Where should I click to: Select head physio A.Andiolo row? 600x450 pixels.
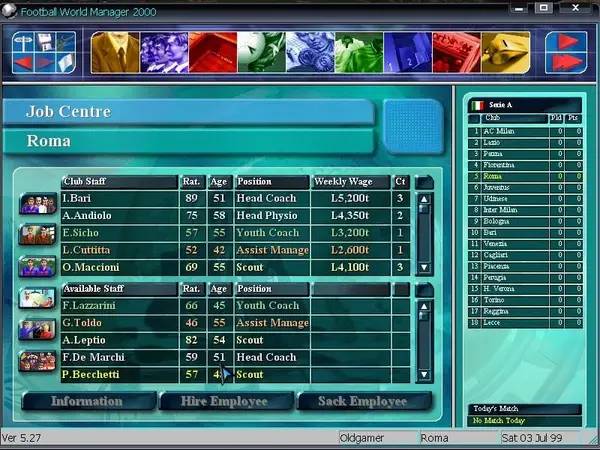[120, 215]
